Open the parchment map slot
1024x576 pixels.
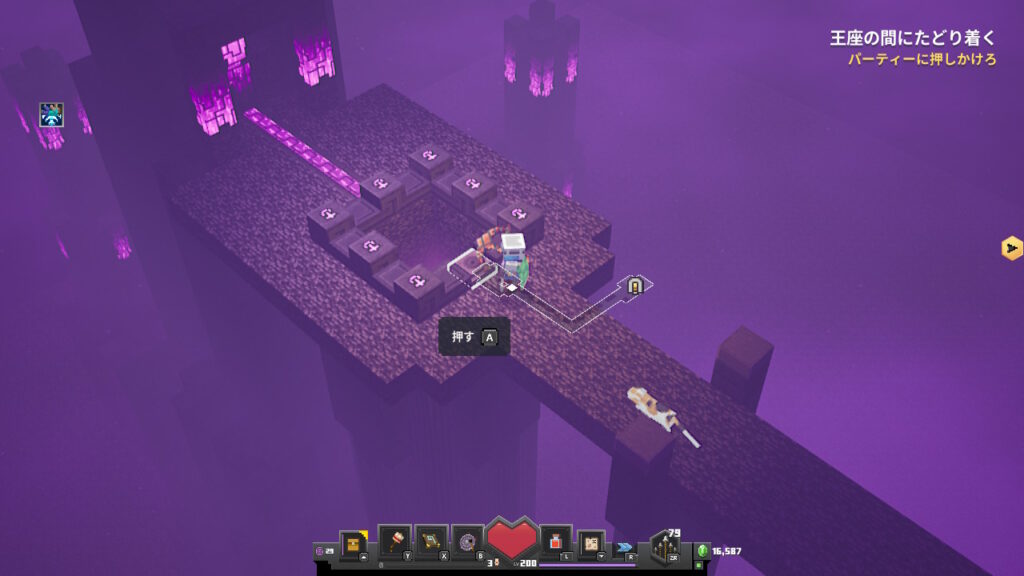click(x=592, y=543)
